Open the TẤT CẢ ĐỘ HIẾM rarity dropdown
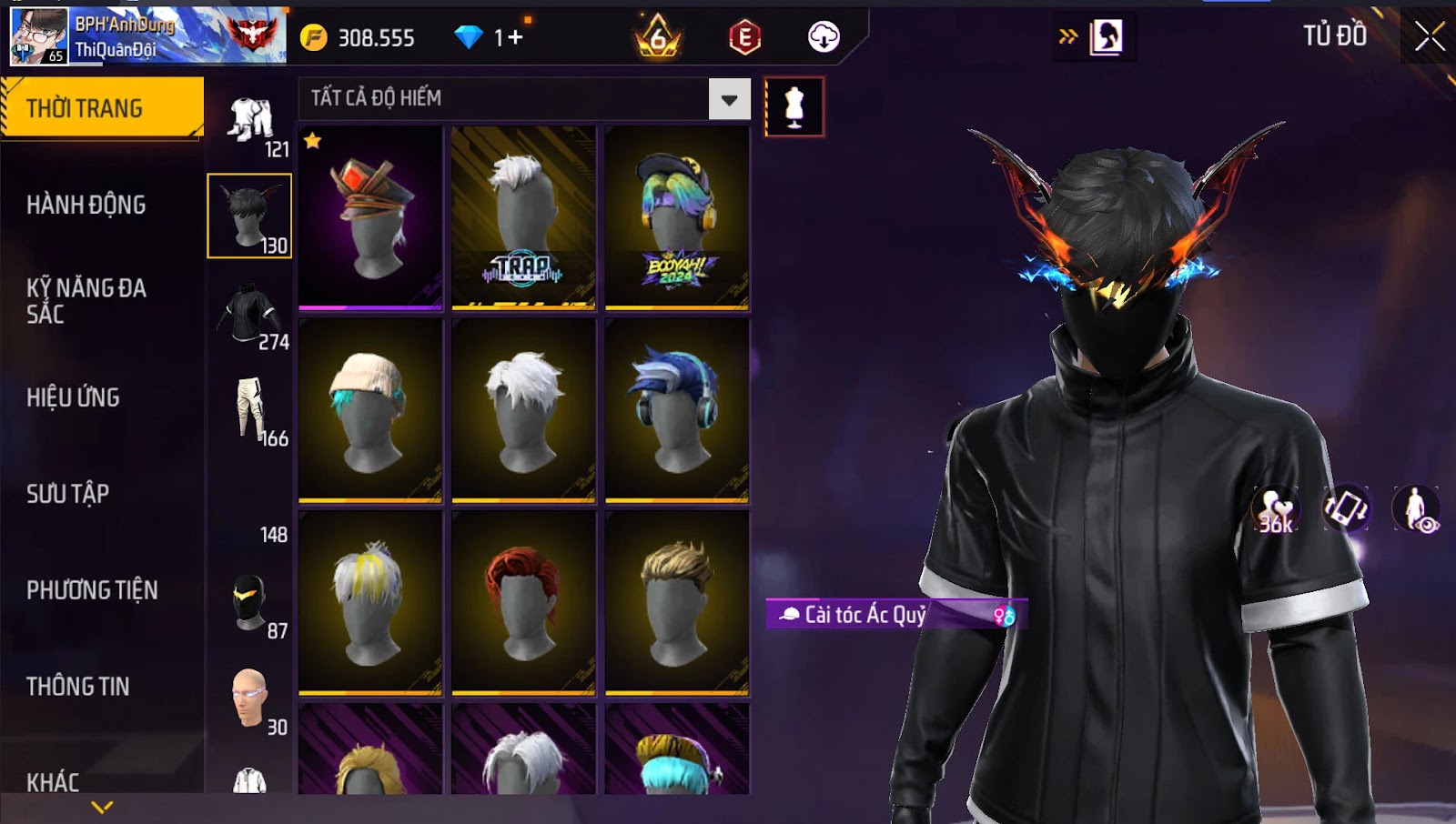Screen dimensions: 1456x824 tap(729, 99)
